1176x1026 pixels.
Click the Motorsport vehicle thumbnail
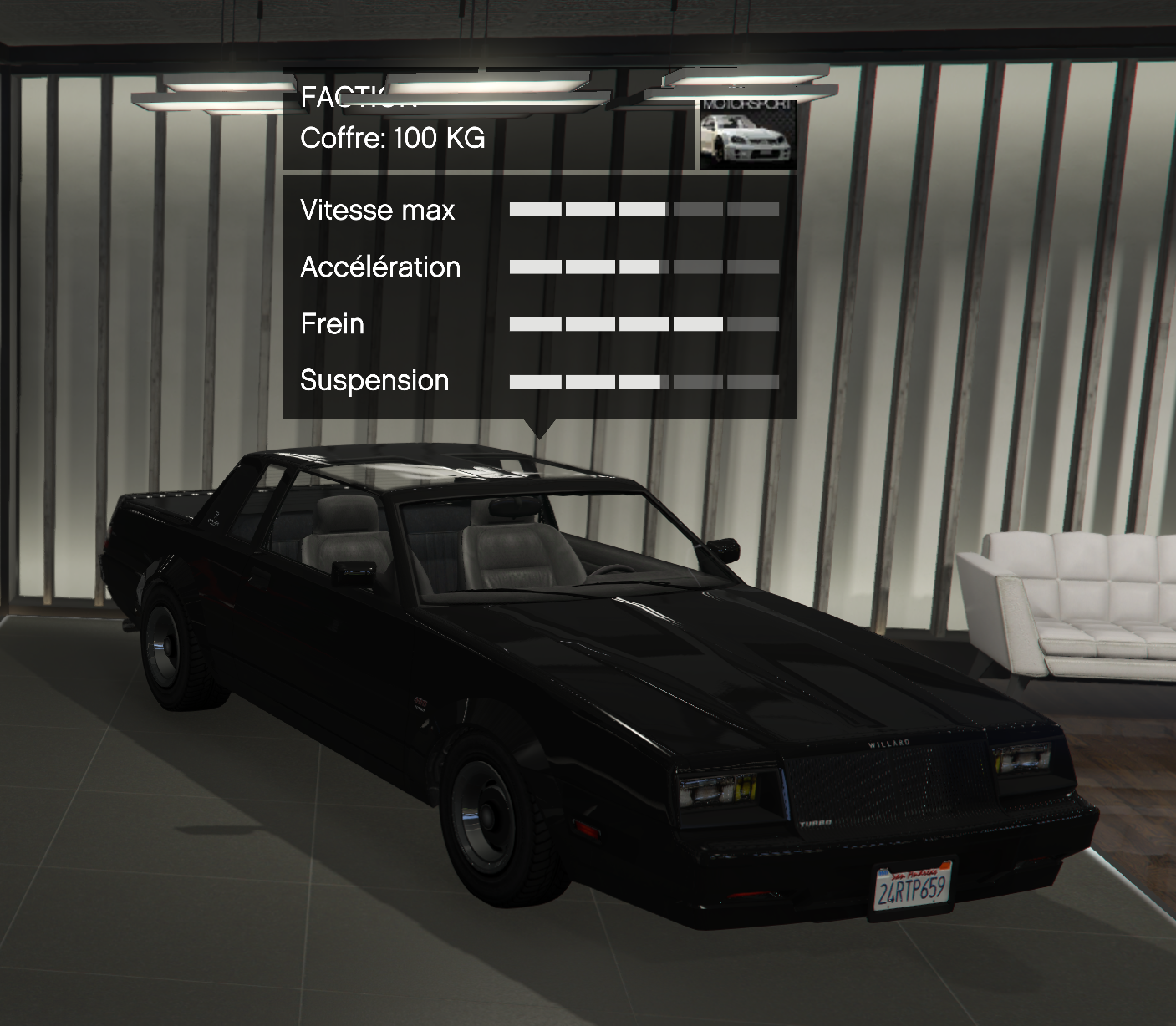point(747,135)
